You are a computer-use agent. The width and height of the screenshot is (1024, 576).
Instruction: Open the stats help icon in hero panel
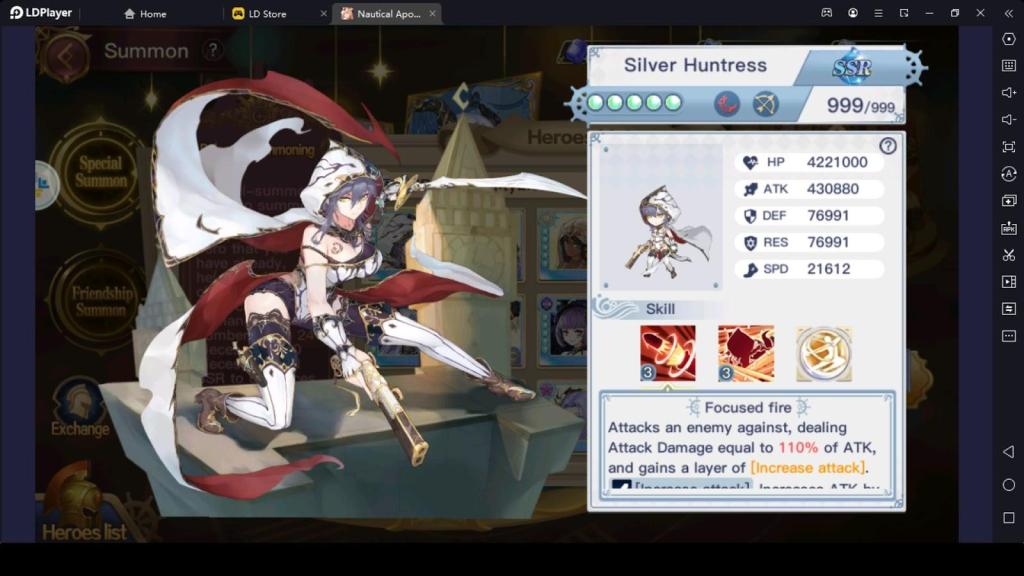coord(887,146)
